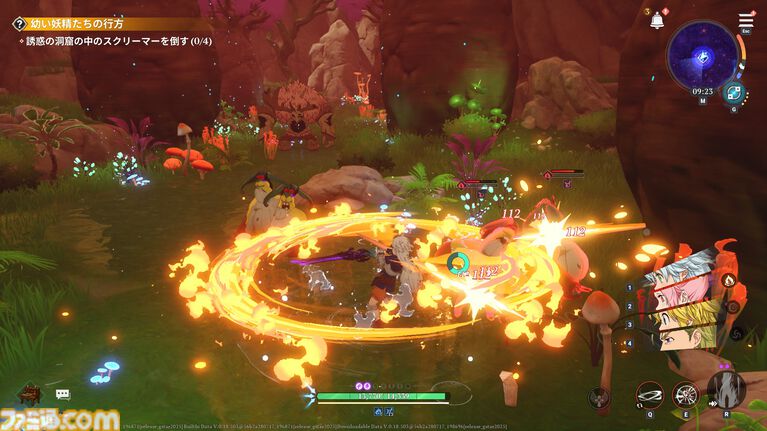The height and width of the screenshot is (431, 767).
Task: Switch to the pink-haired party member
Action: pyautogui.click(x=678, y=295)
